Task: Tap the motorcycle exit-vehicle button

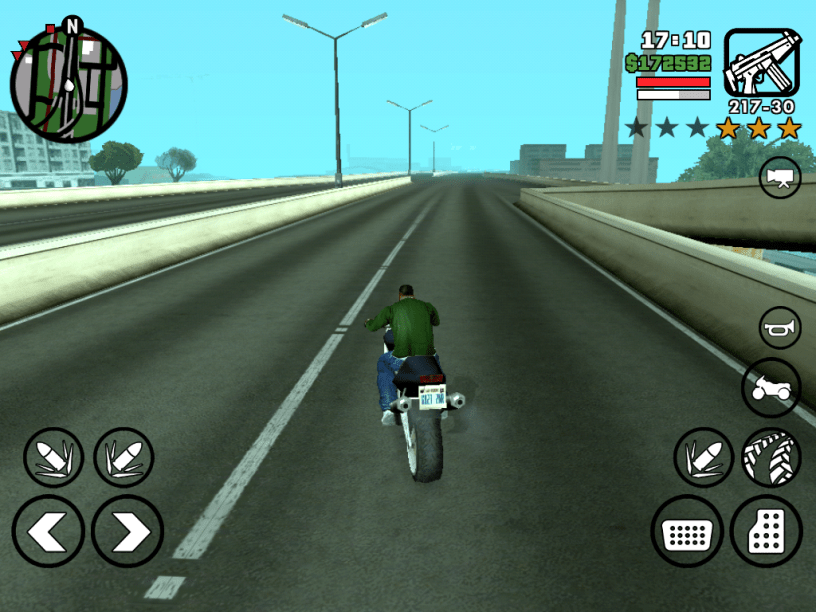Action: coord(771,388)
